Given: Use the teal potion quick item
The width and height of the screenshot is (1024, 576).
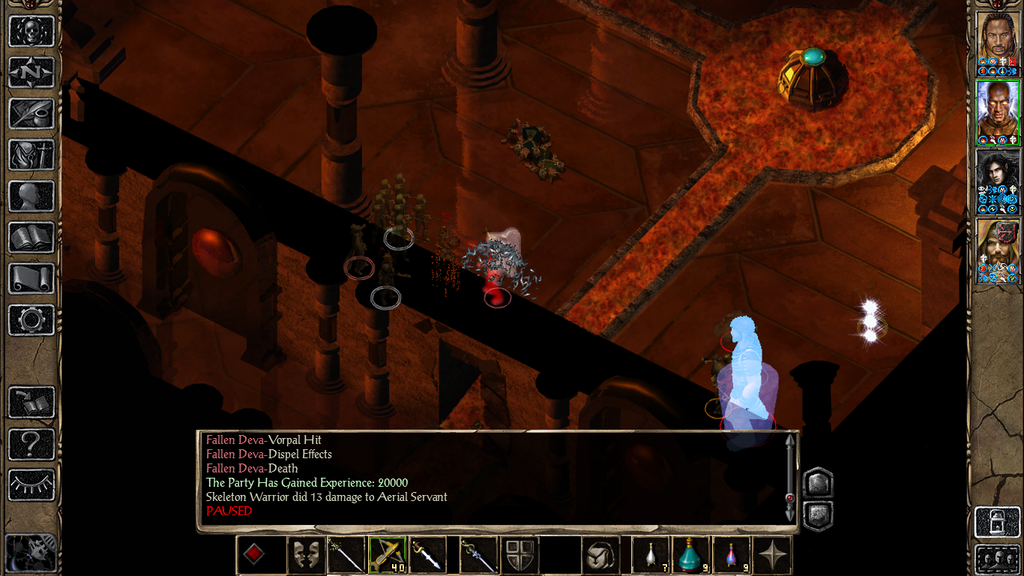Looking at the screenshot, I should pyautogui.click(x=691, y=555).
